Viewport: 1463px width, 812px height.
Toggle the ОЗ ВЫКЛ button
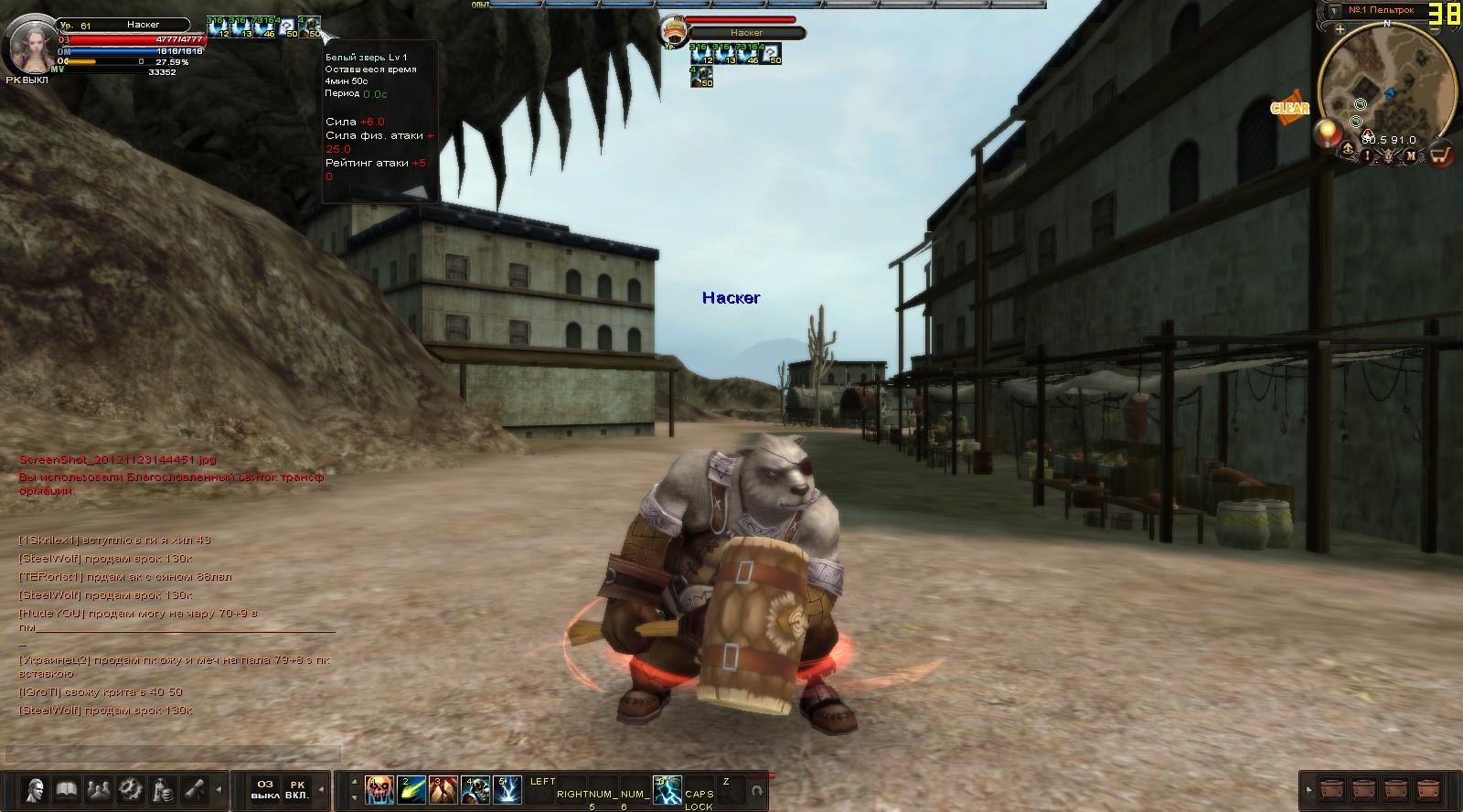pyautogui.click(x=265, y=789)
